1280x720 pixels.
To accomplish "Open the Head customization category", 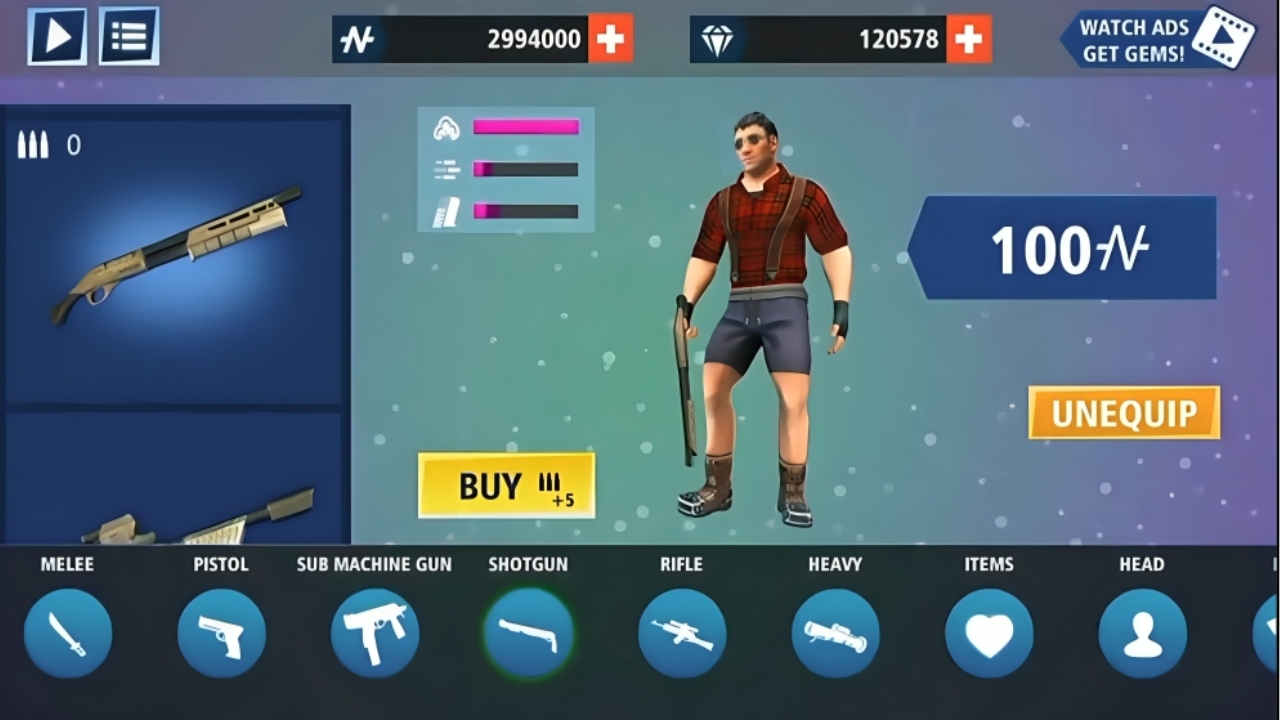I will tap(1142, 633).
